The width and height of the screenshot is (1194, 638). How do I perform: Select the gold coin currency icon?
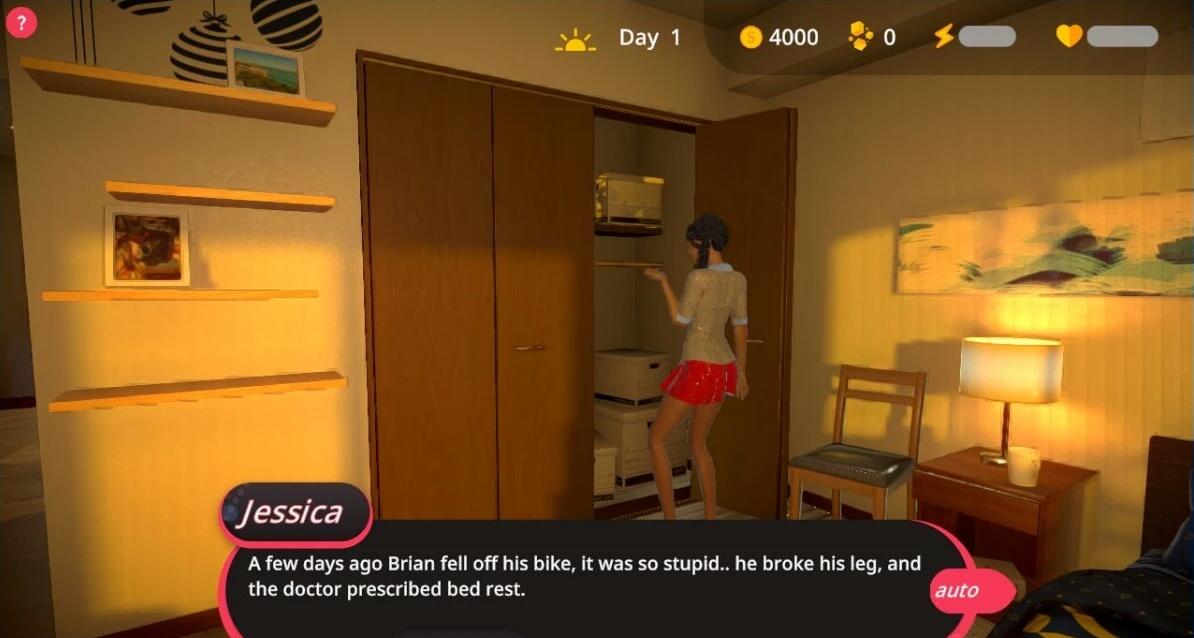751,38
